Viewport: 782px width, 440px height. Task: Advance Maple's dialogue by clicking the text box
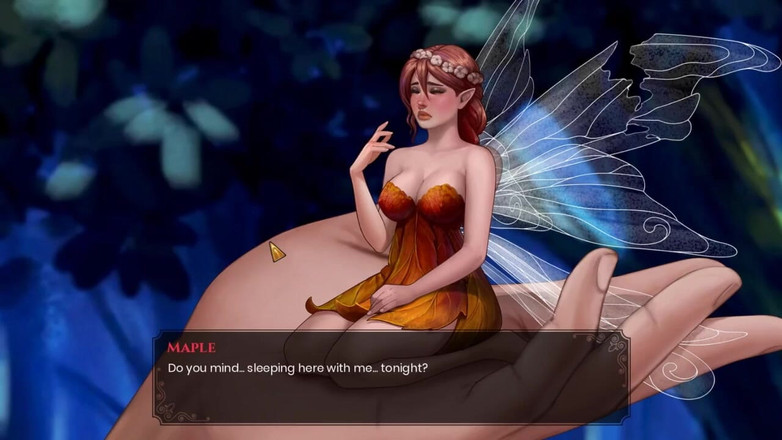coord(390,377)
